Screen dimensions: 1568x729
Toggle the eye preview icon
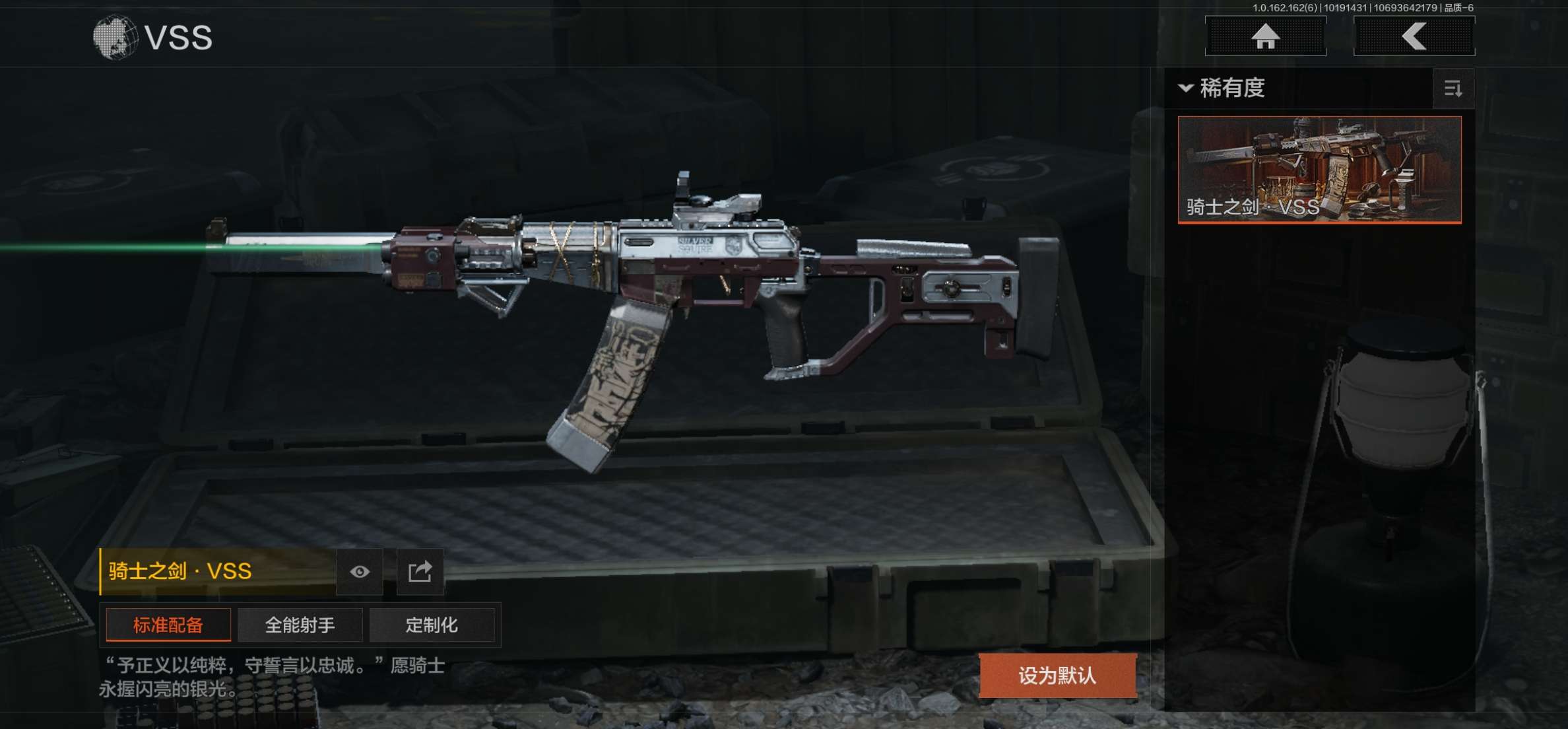coord(360,572)
